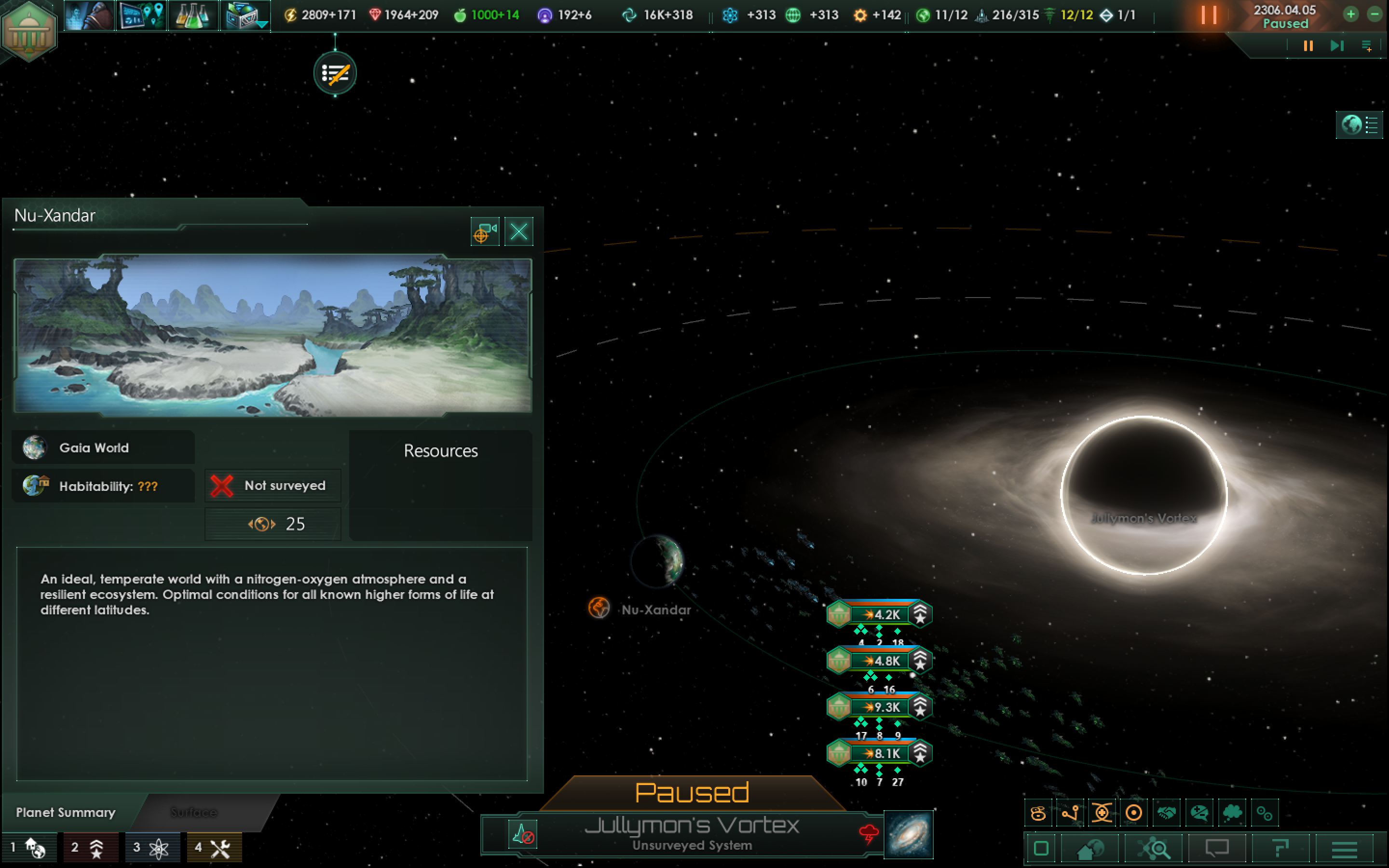This screenshot has height=868, width=1389.
Task: Focus camera on Nu-Xandar
Action: coord(484,232)
